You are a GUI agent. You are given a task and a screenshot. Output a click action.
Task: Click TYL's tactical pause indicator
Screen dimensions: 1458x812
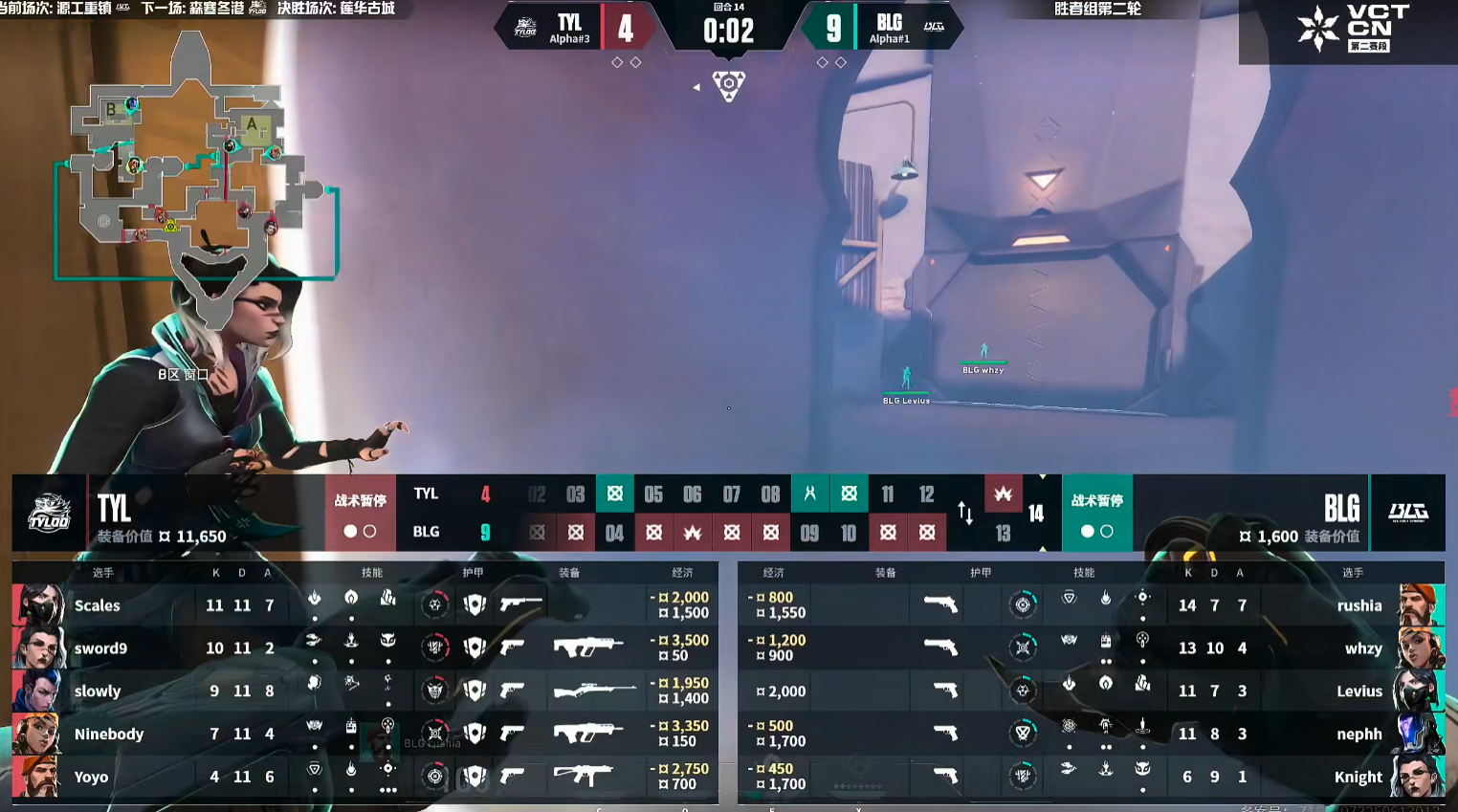(x=360, y=514)
